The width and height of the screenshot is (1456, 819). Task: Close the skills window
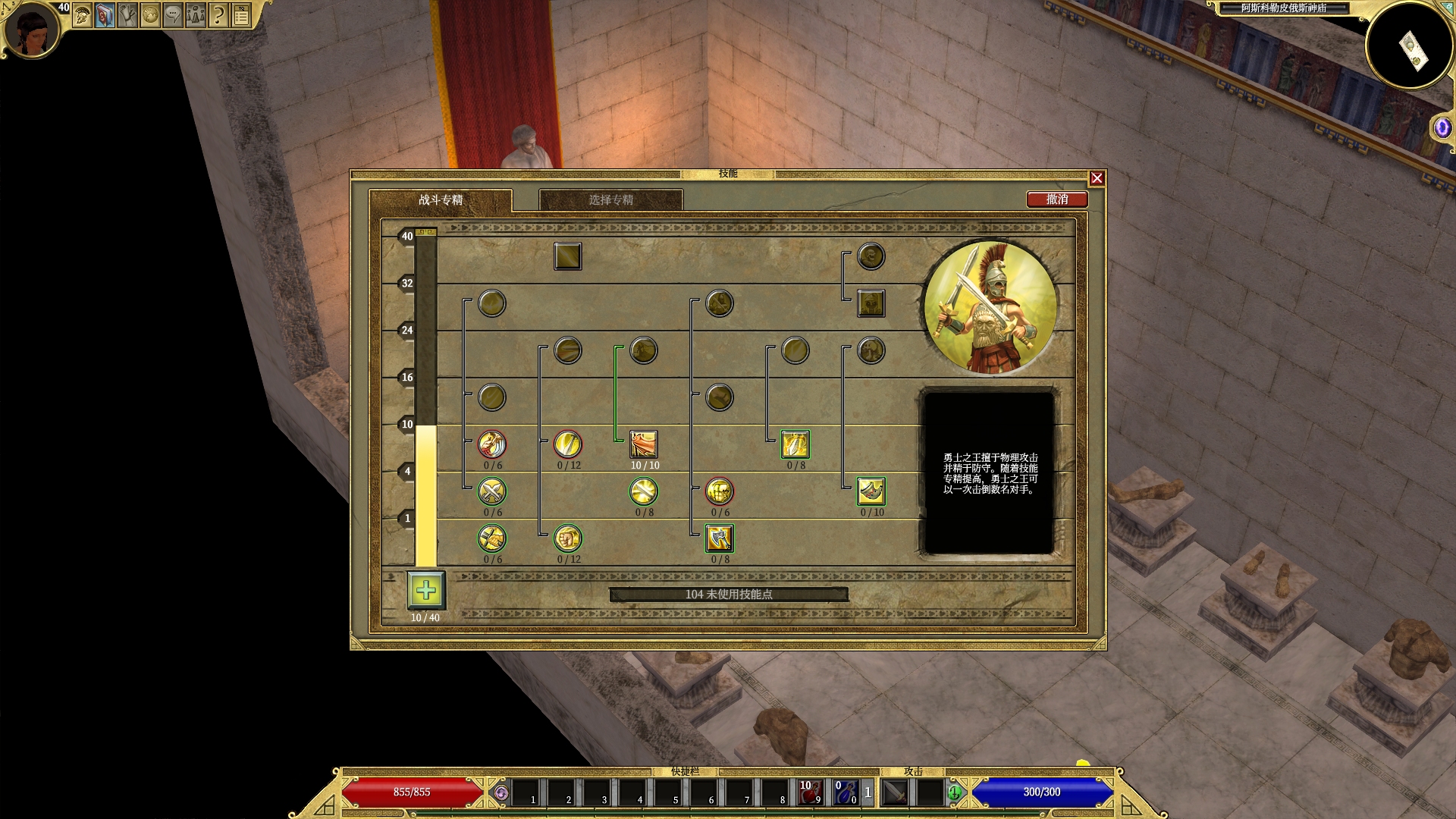(1097, 178)
